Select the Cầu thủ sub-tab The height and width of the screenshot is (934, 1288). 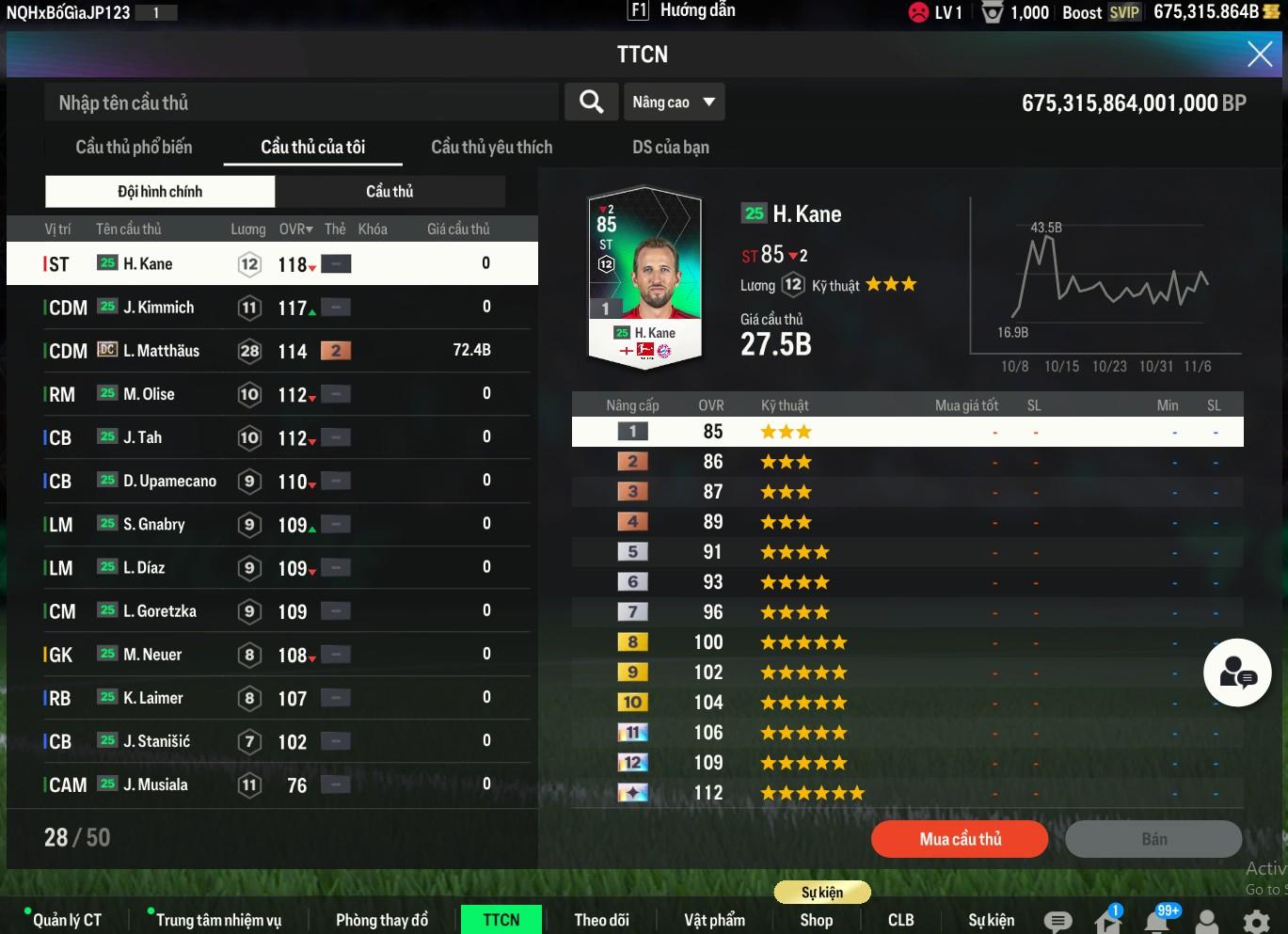(390, 192)
